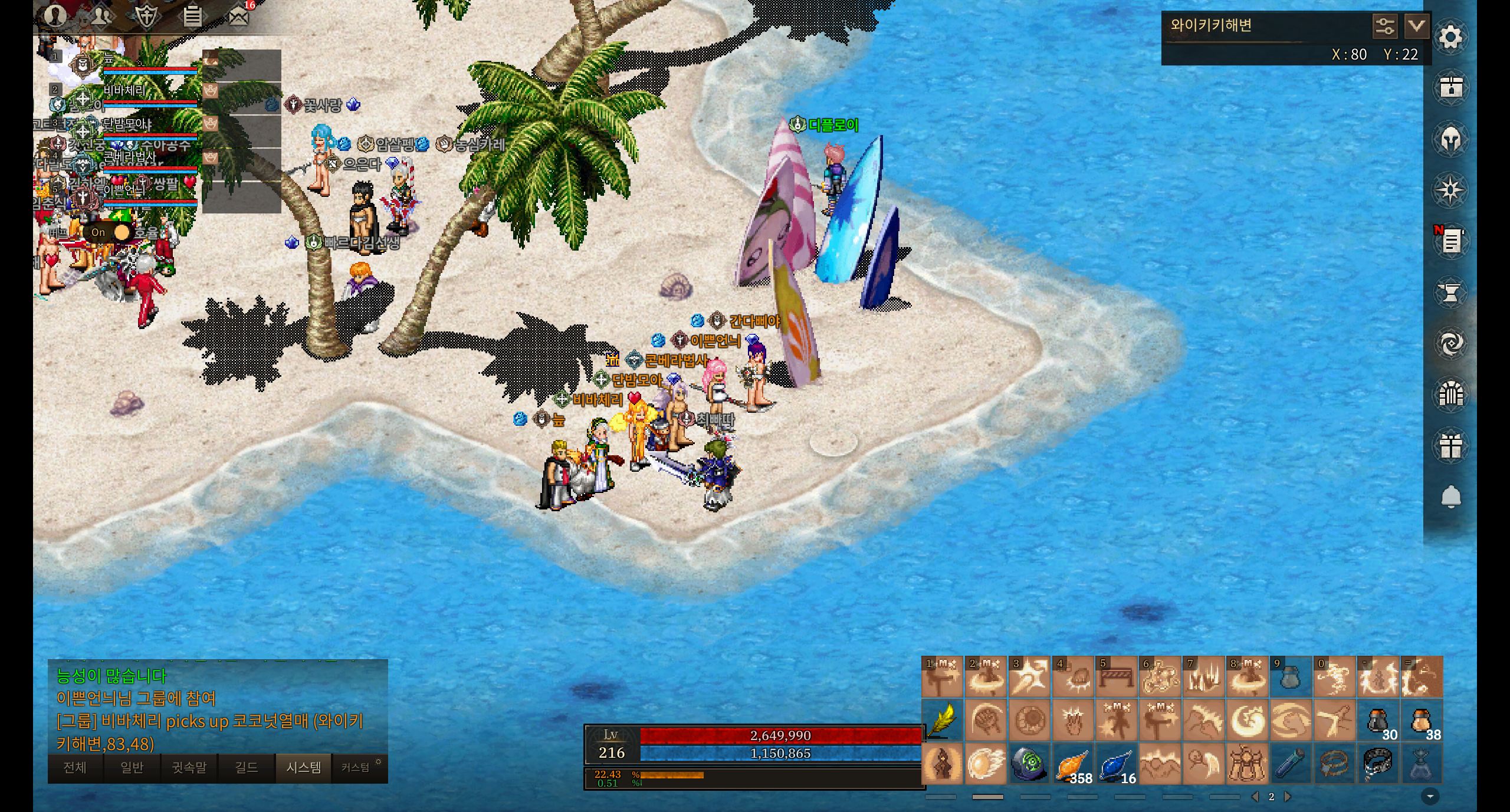Open the map filter sliders button

[1384, 27]
